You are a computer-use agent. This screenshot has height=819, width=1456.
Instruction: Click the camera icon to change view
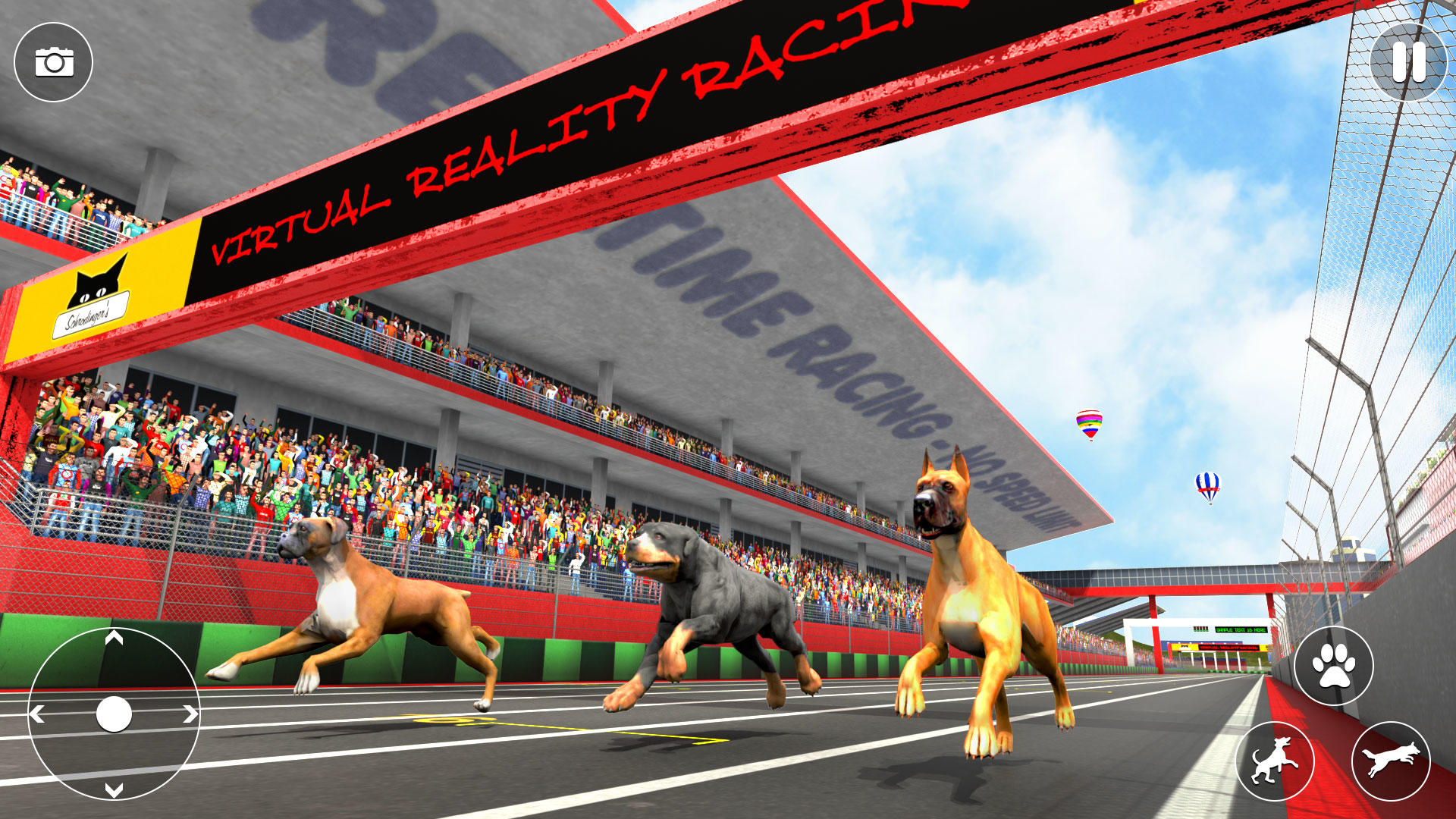pyautogui.click(x=55, y=61)
